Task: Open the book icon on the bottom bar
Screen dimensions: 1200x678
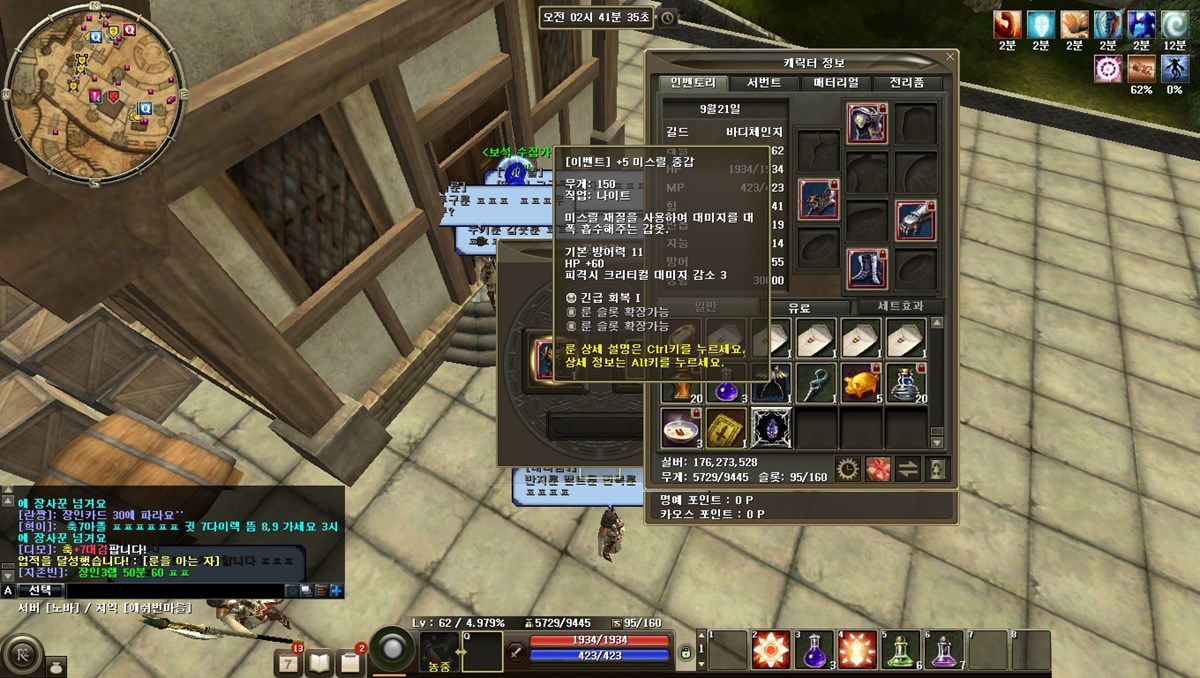Action: (319, 661)
